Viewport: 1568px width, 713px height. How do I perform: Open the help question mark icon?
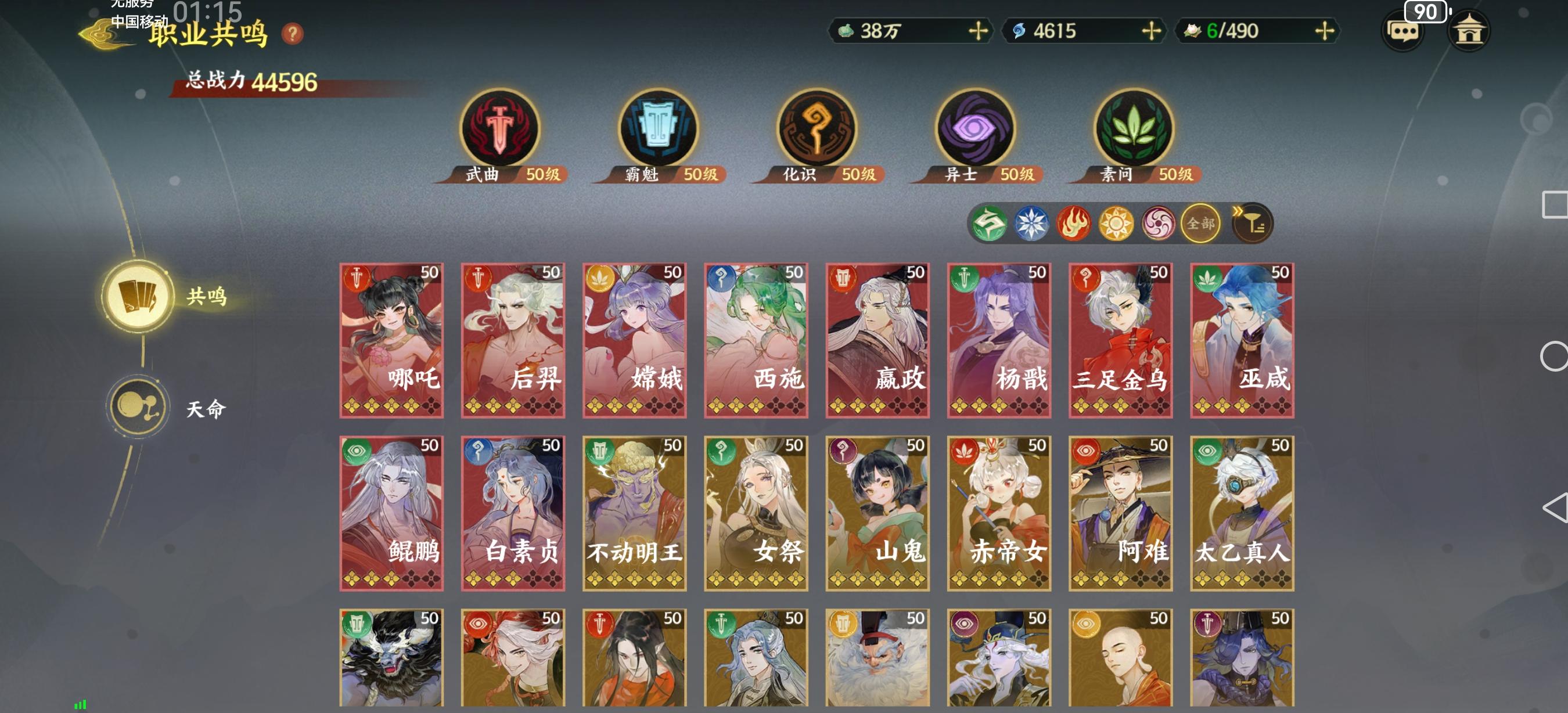(292, 34)
